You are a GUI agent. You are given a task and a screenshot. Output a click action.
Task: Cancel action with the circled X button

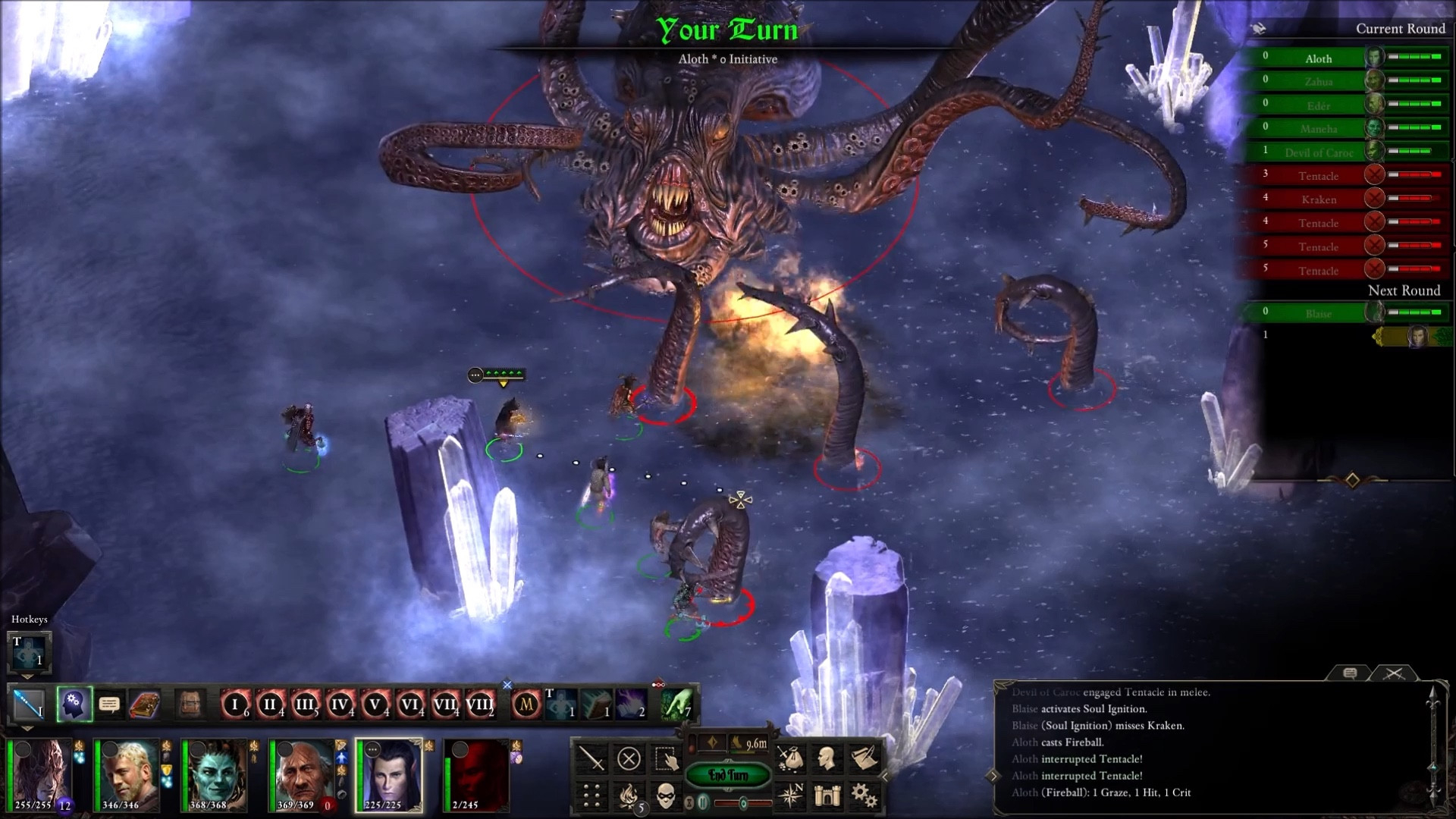(629, 758)
